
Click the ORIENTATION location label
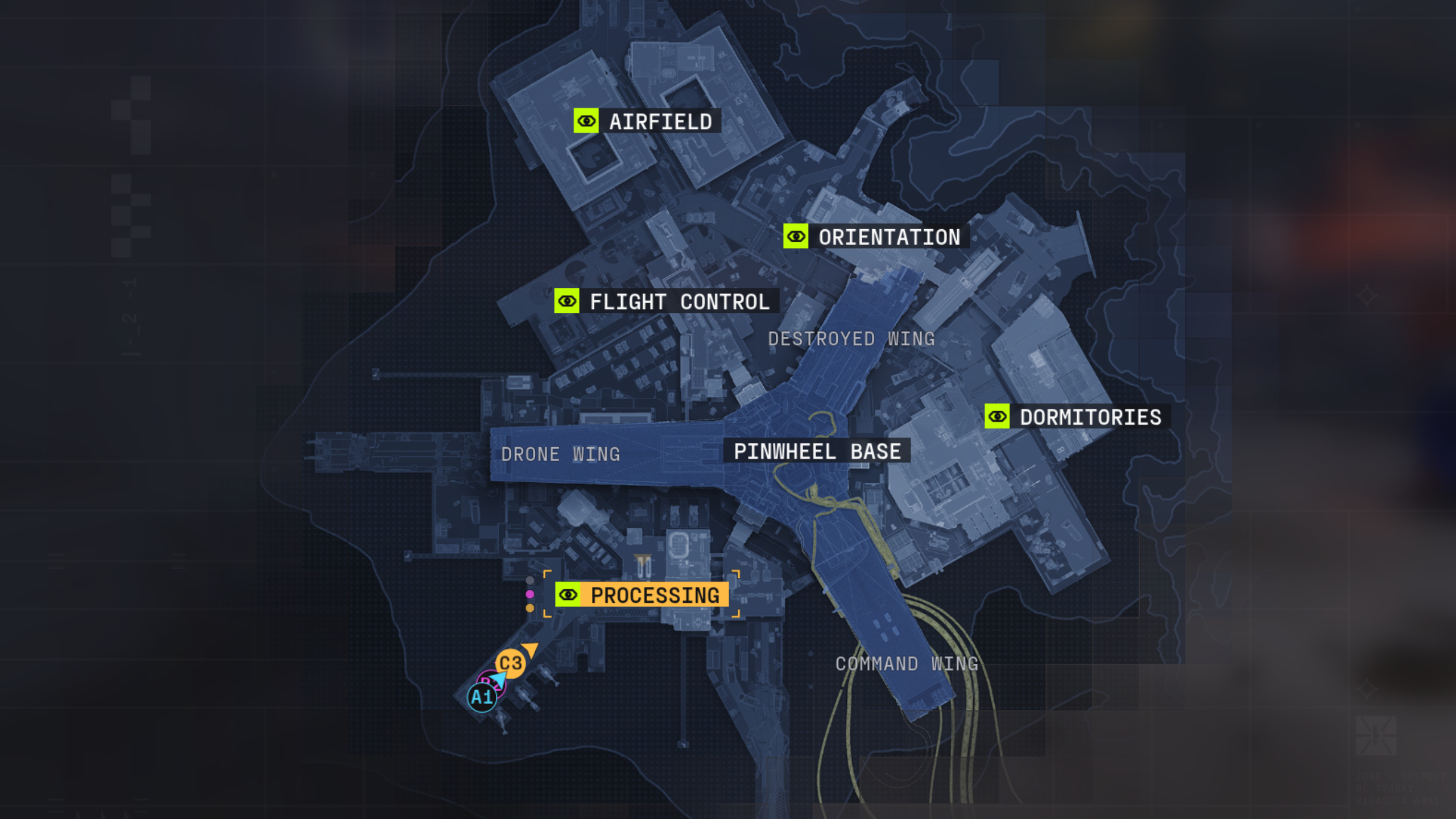888,238
